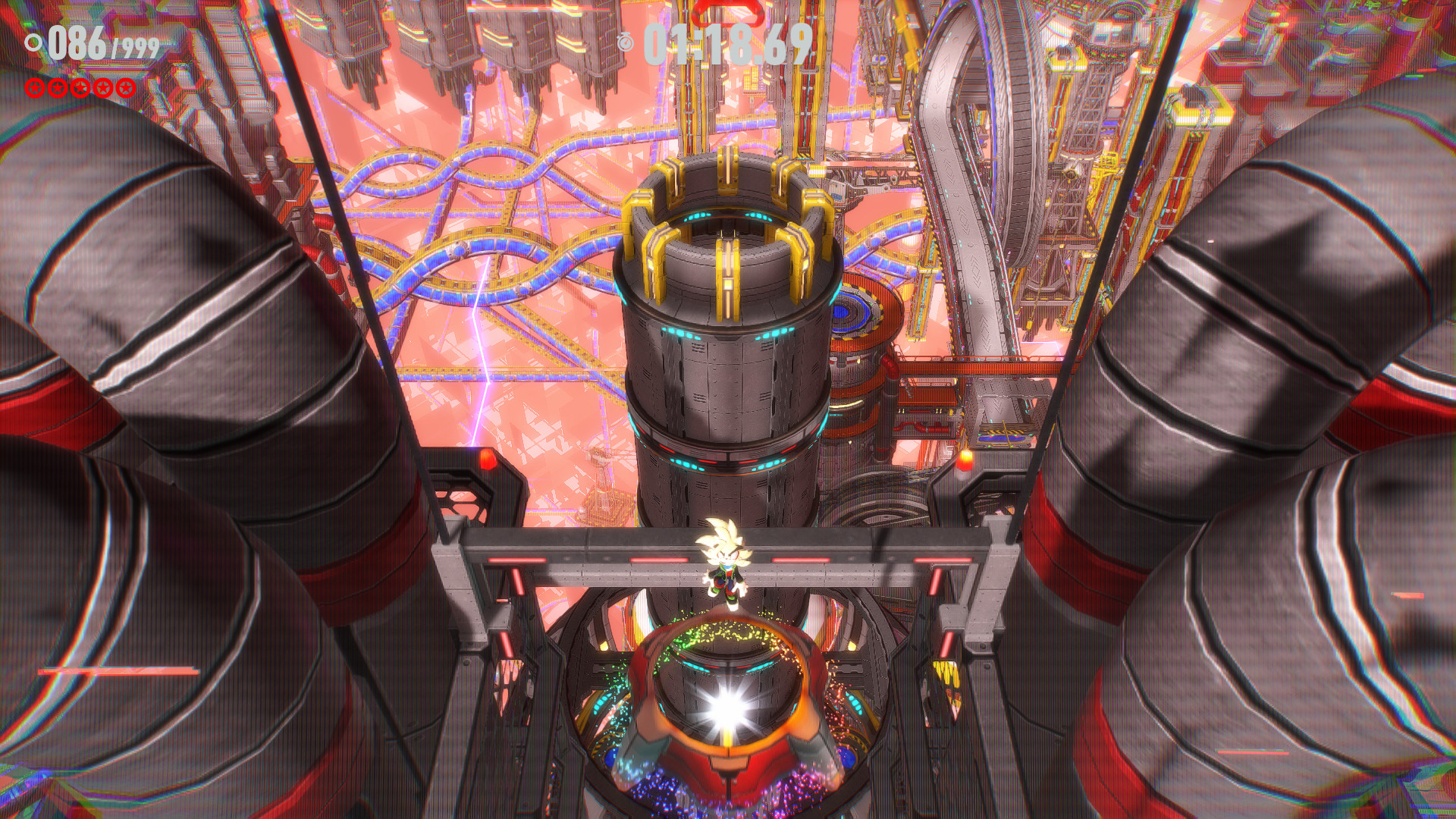Click the ring counter circle icon

(33, 43)
